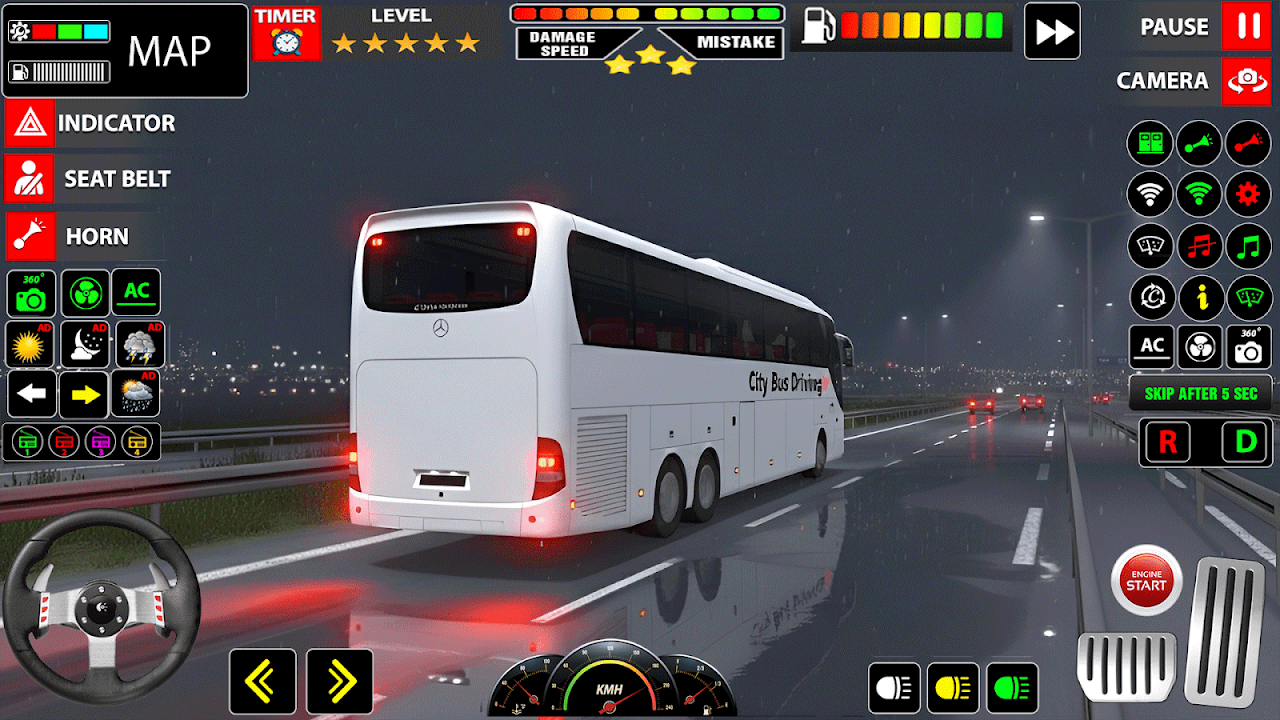Click SKIP AFTER 5 SEC
The height and width of the screenshot is (720, 1280).
tap(1200, 394)
